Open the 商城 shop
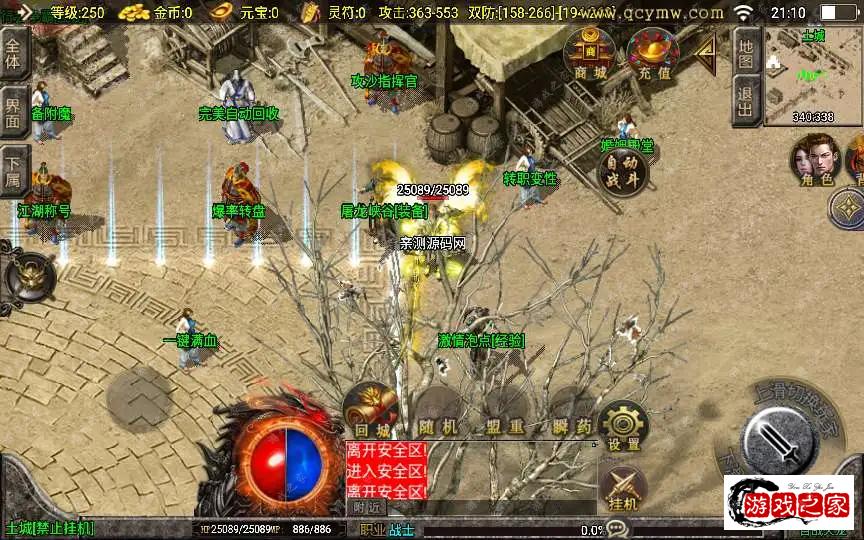 pyautogui.click(x=588, y=54)
